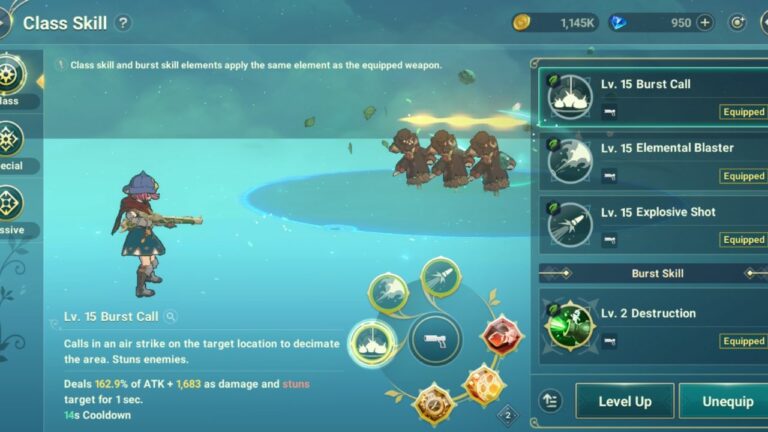768x432 pixels.
Task: Open the sort button left of Level Up
Action: 549,401
